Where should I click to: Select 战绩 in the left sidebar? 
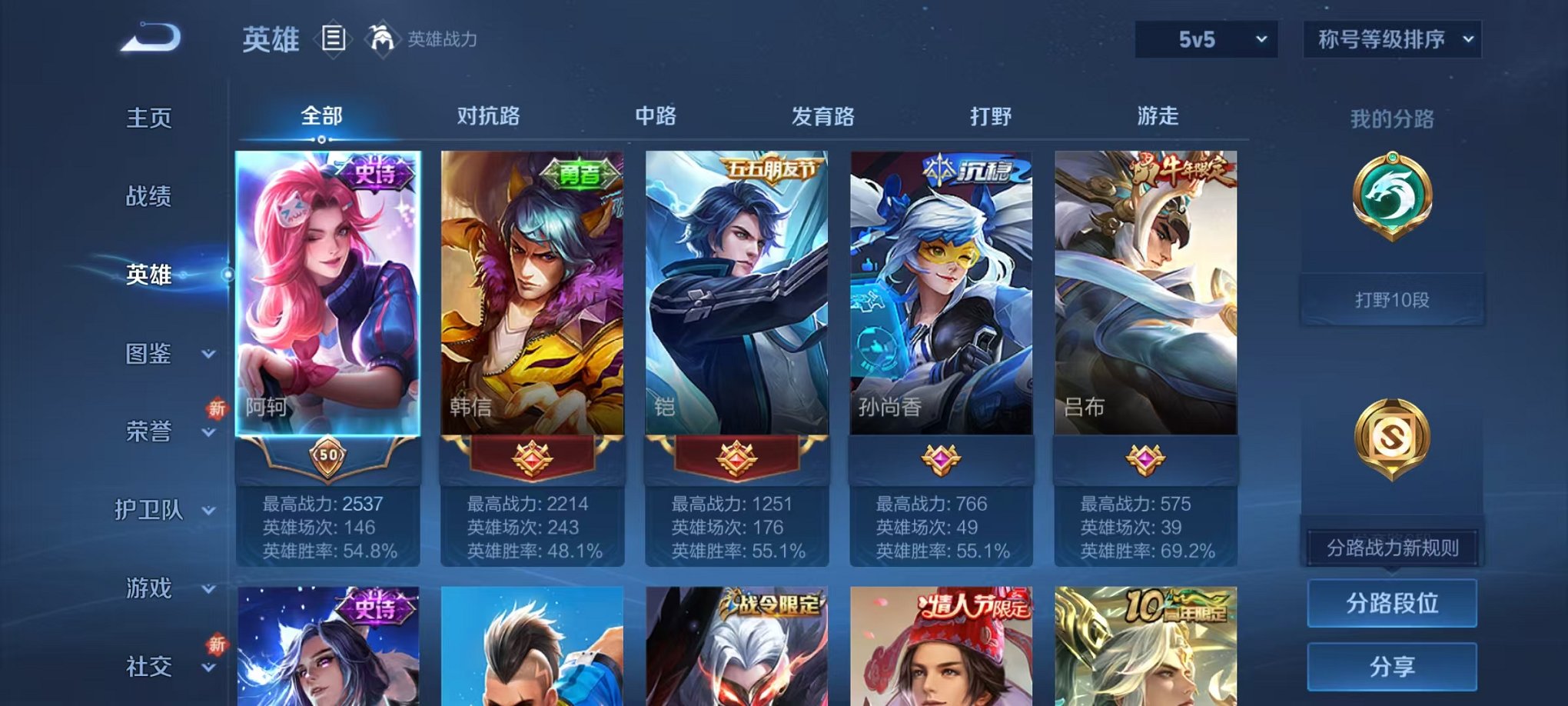pyautogui.click(x=148, y=197)
